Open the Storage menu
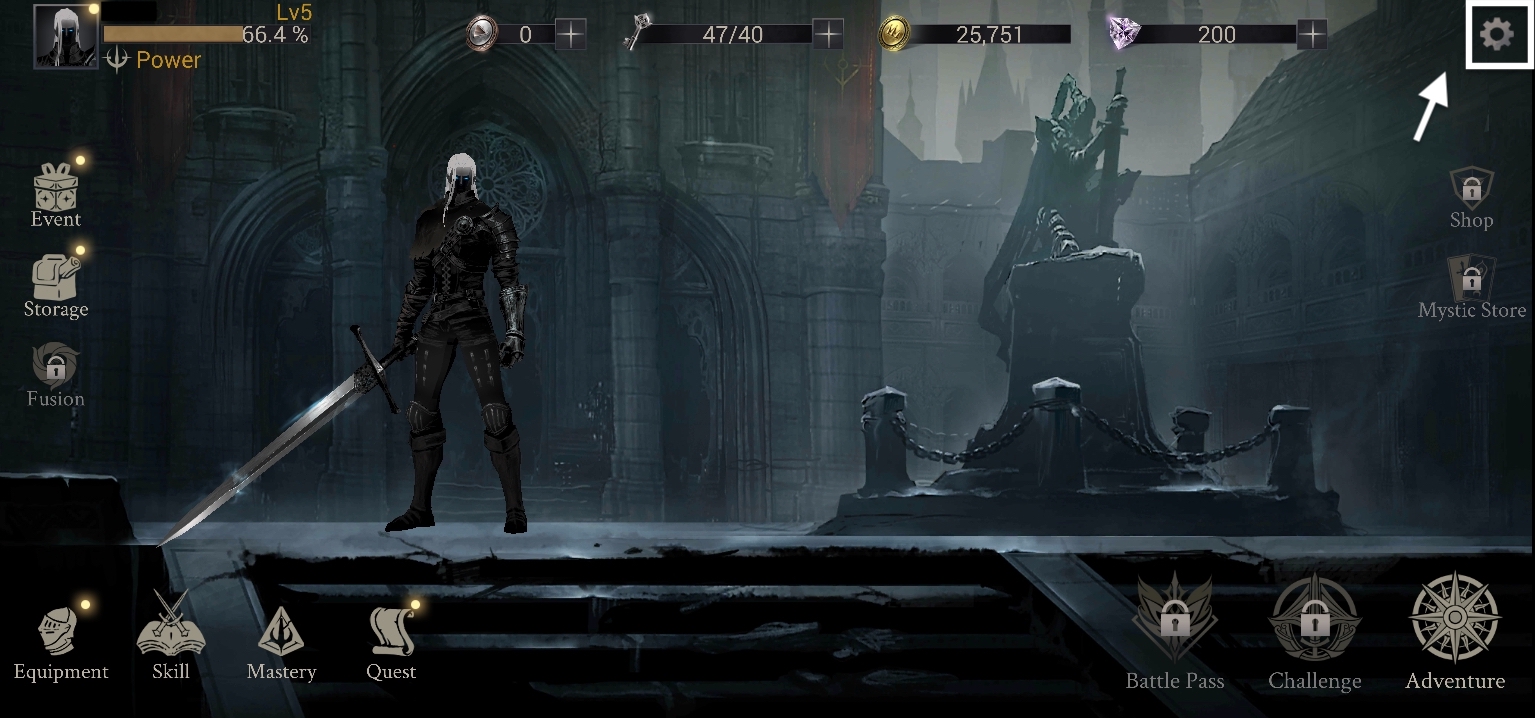The width and height of the screenshot is (1535, 718). coord(56,284)
